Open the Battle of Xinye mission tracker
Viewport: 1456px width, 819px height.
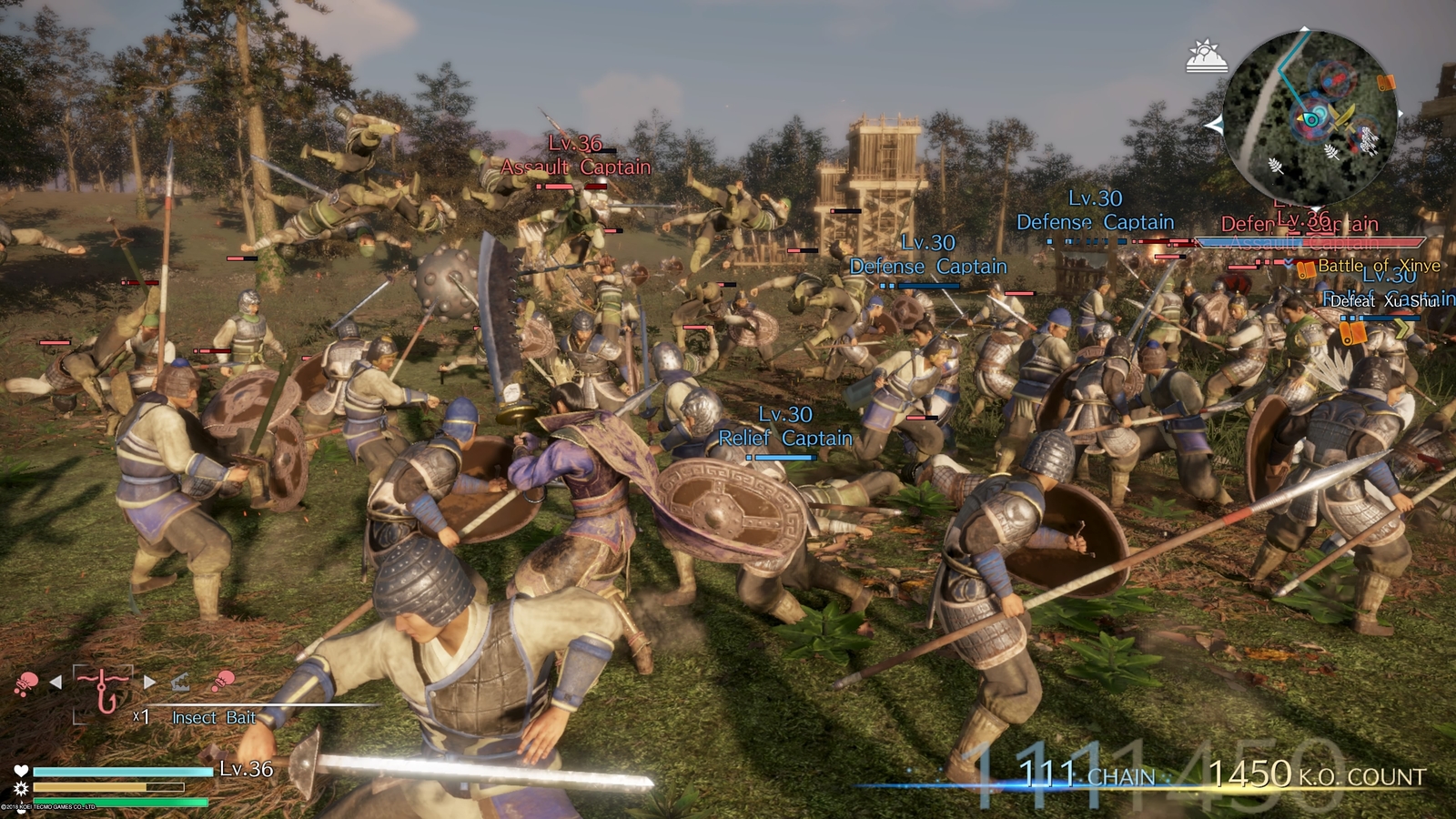1378,266
